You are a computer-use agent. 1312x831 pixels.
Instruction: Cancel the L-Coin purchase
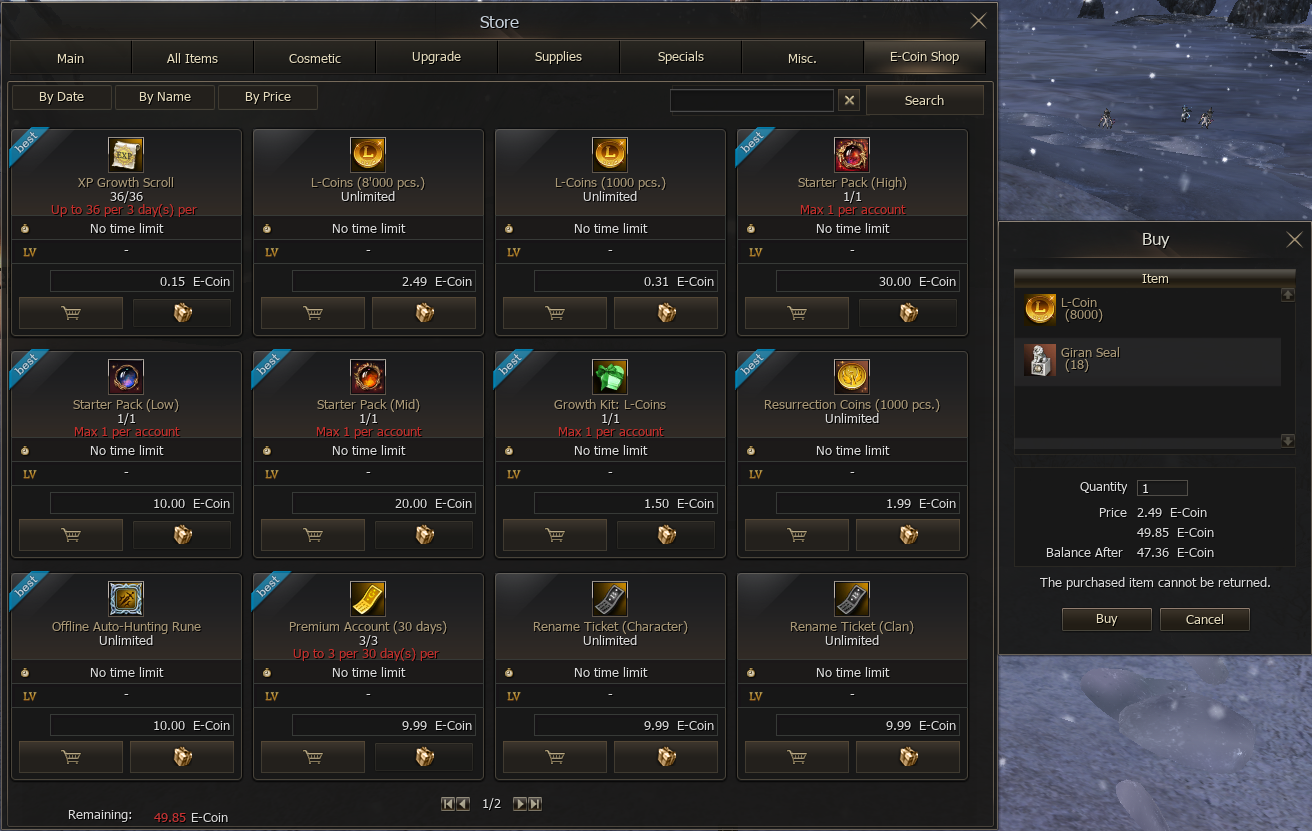[1204, 619]
